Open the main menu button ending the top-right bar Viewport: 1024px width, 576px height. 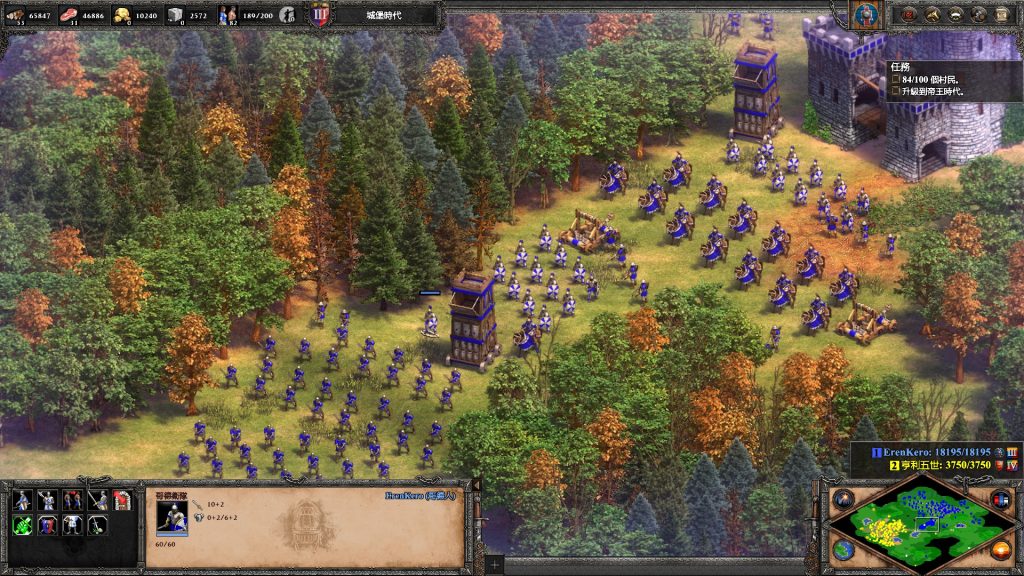pyautogui.click(x=1001, y=14)
